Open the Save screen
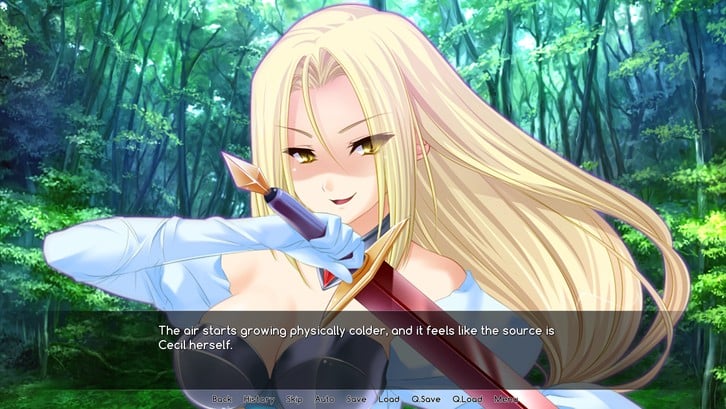726x409 pixels. click(356, 399)
